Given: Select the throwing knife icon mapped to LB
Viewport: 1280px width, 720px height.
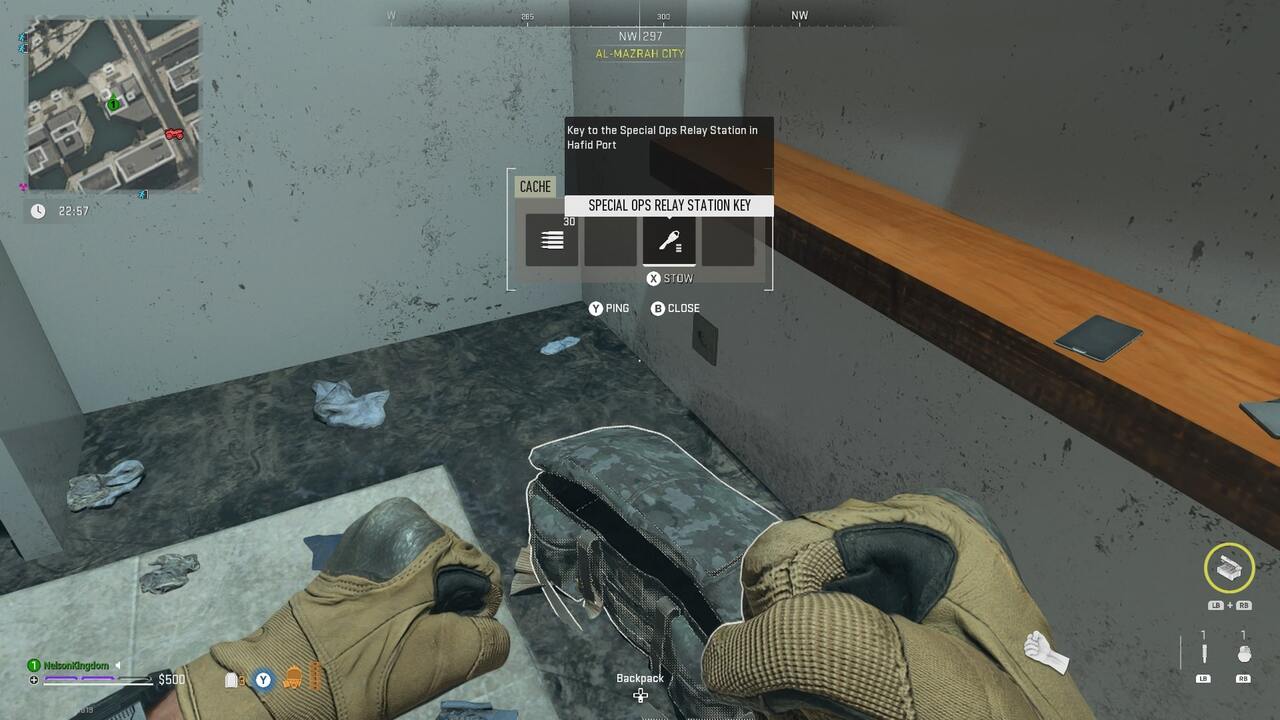Looking at the screenshot, I should pyautogui.click(x=1204, y=653).
